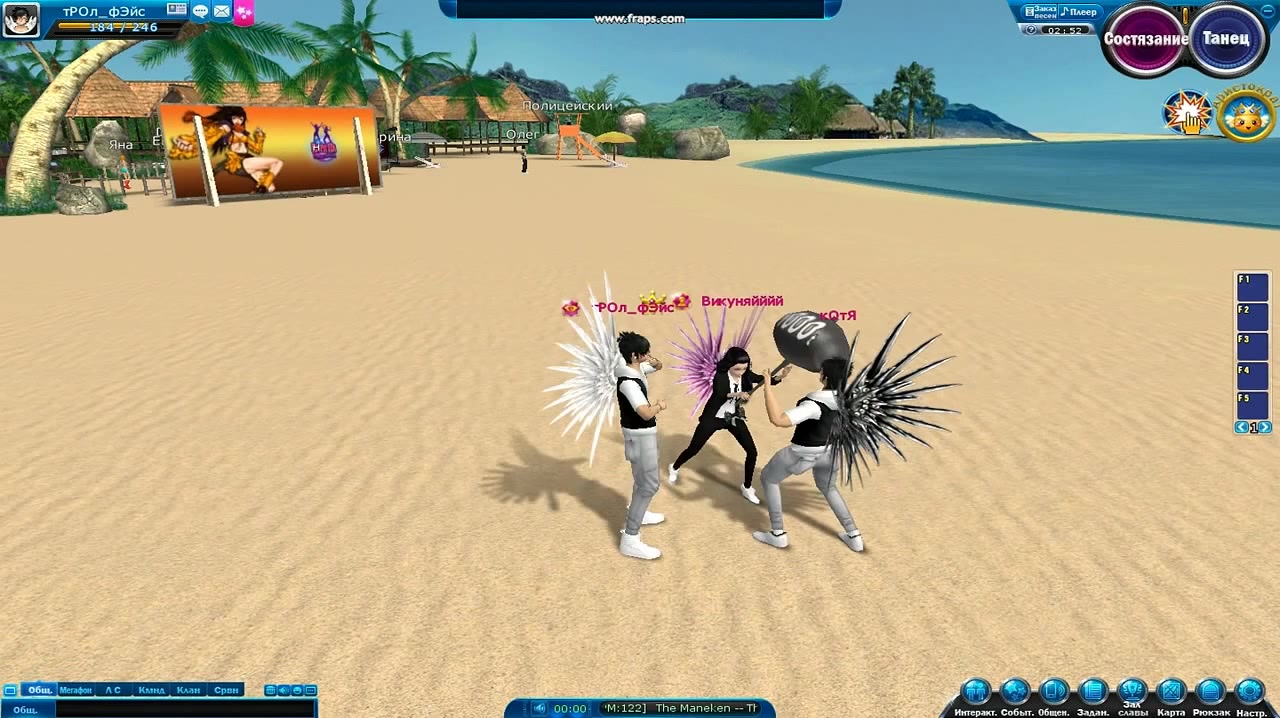The height and width of the screenshot is (718, 1280).
Task: Open the Аристократ crowned smiley icon
Action: click(1245, 116)
